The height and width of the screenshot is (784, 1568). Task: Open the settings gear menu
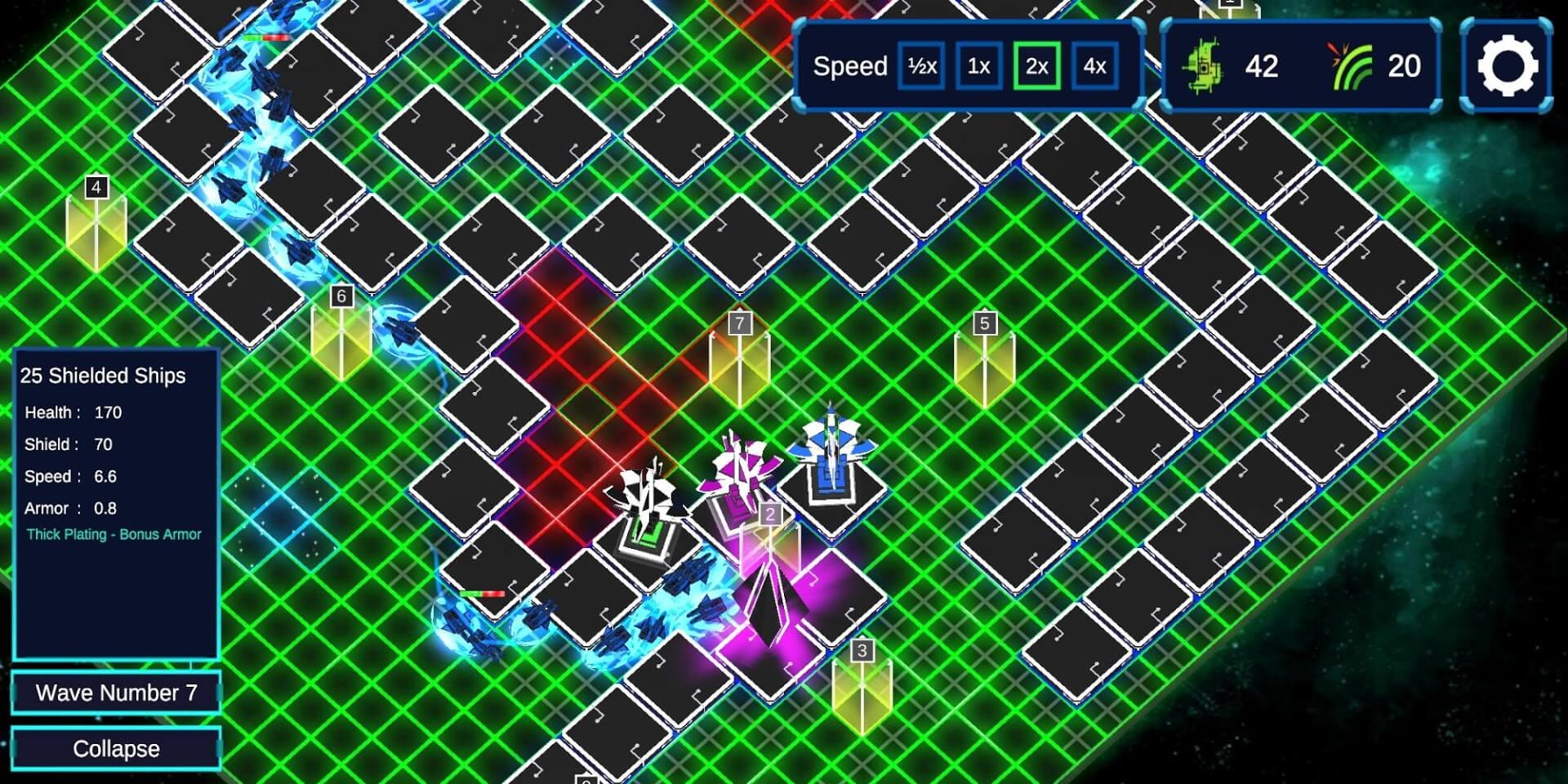(x=1505, y=65)
